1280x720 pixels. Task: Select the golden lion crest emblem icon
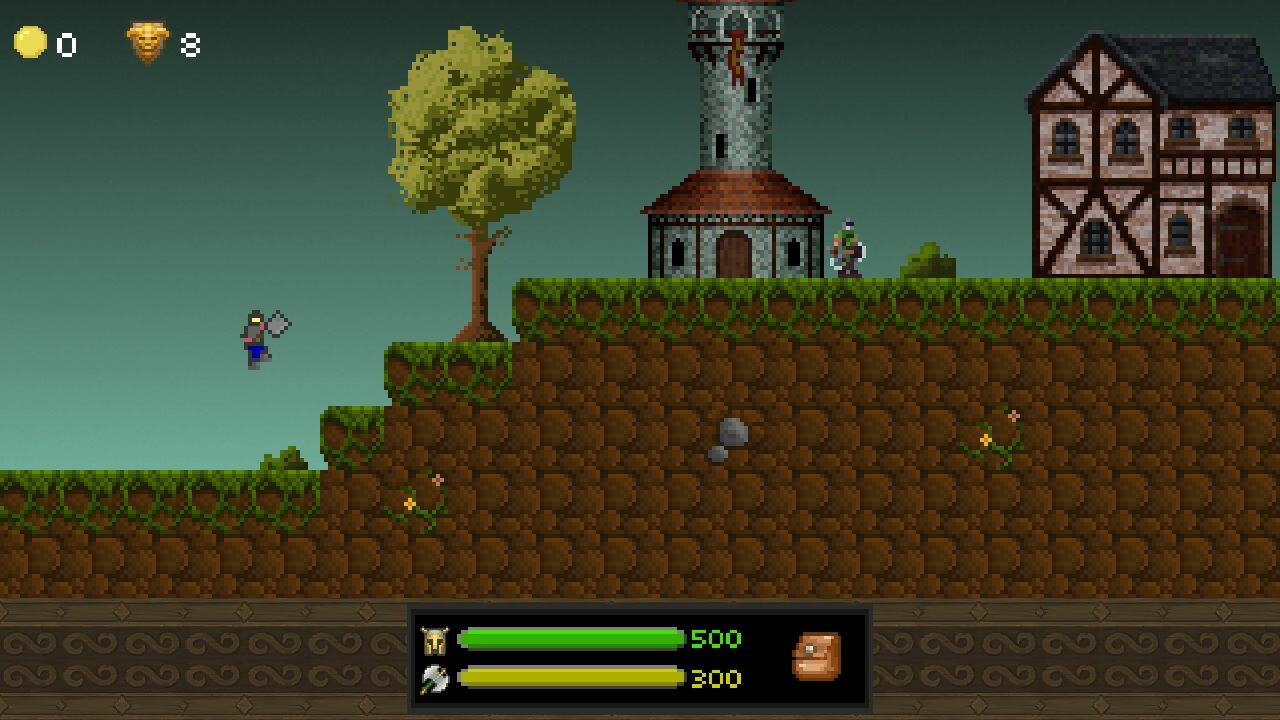(147, 43)
